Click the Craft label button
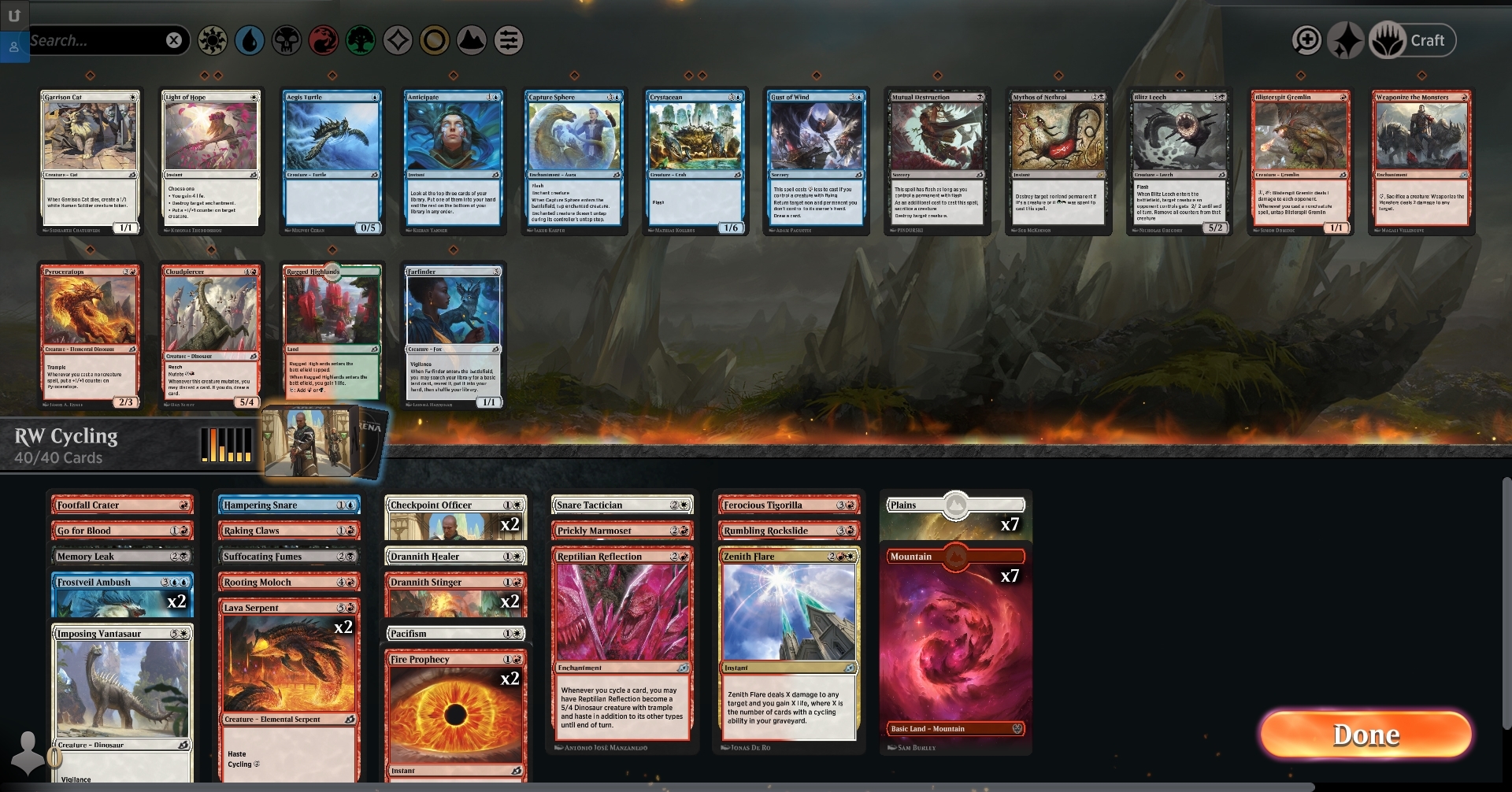This screenshot has height=792, width=1512. 1429,40
